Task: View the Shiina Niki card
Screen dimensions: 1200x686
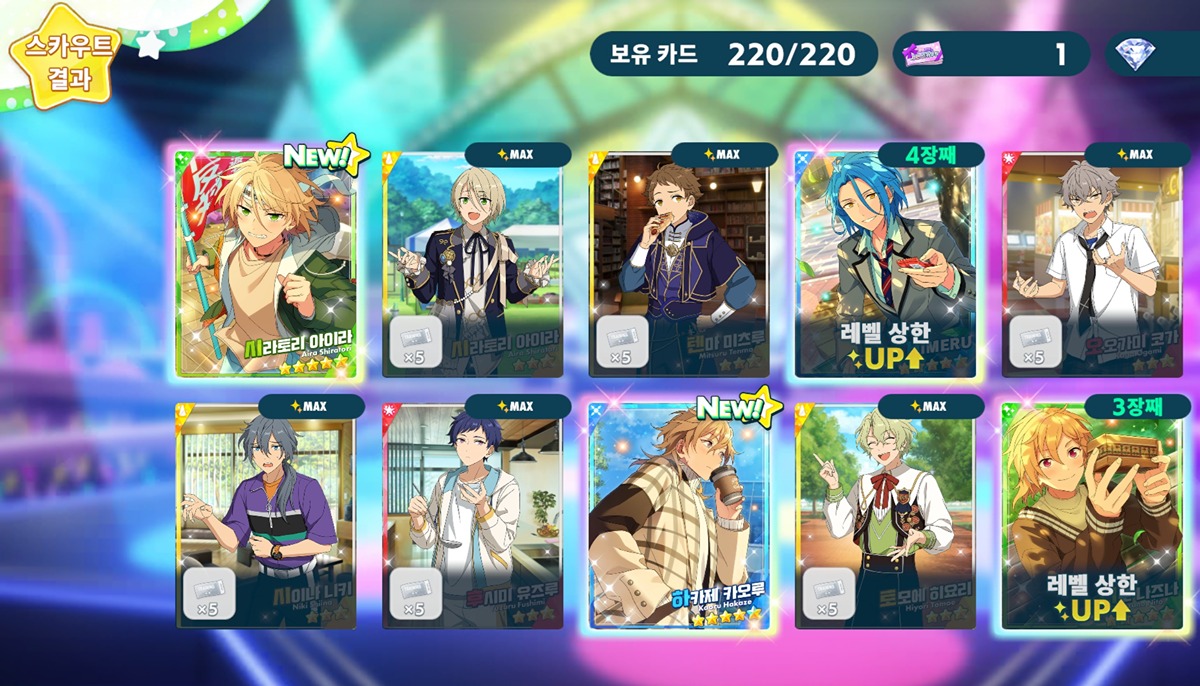Action: click(265, 516)
